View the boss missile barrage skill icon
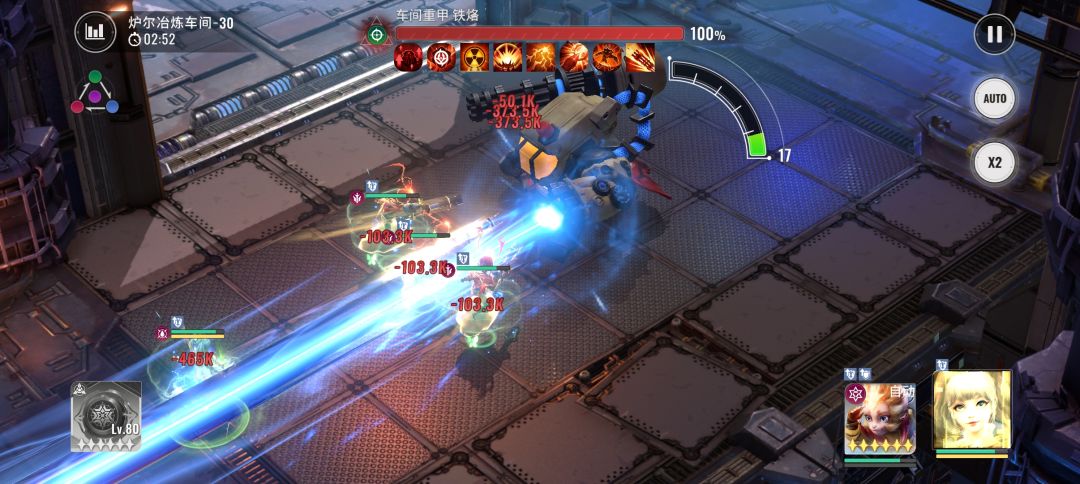Viewport: 1080px width, 484px height. 640,57
